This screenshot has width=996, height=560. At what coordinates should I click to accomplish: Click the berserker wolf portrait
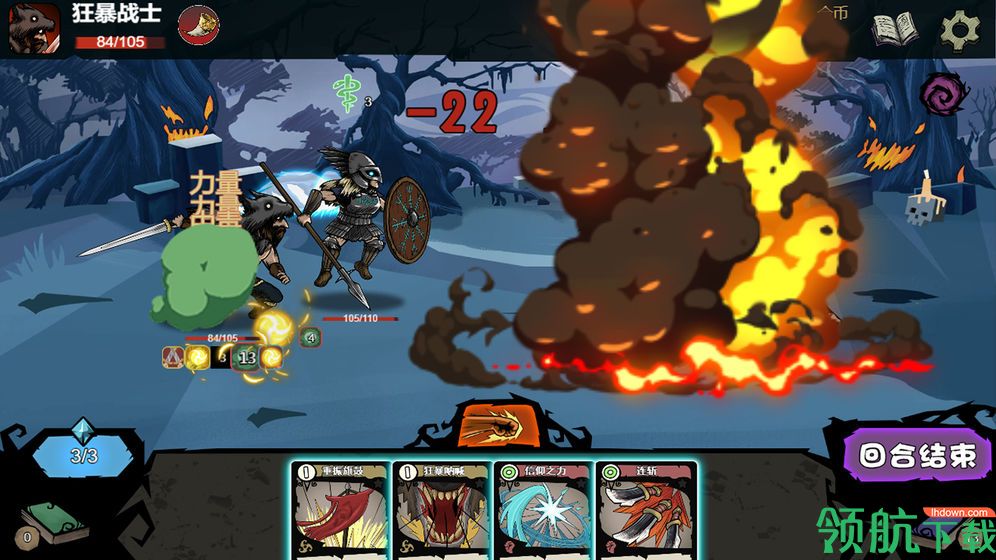[34, 28]
